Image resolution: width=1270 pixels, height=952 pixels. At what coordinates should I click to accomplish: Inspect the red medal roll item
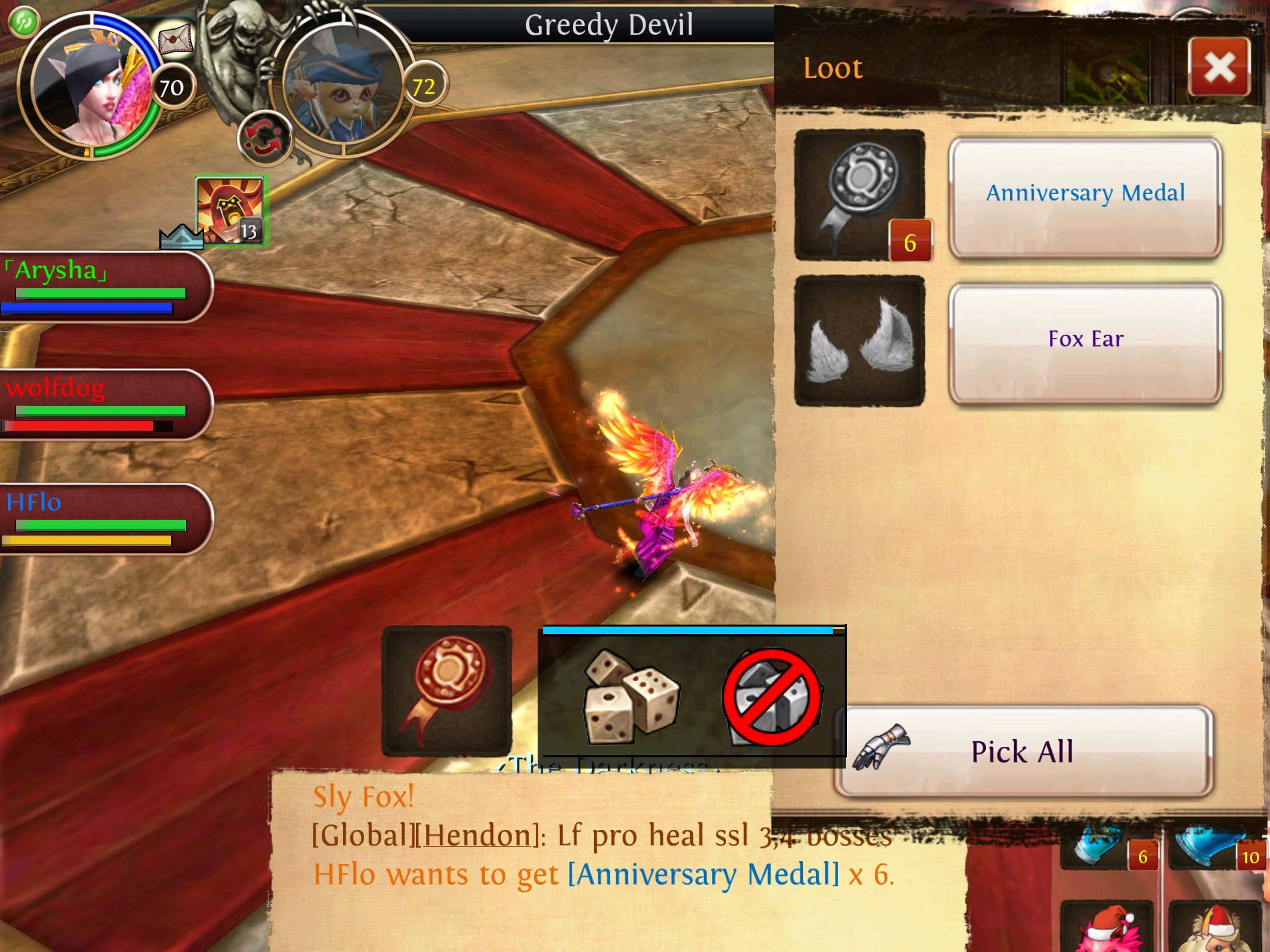(x=446, y=690)
